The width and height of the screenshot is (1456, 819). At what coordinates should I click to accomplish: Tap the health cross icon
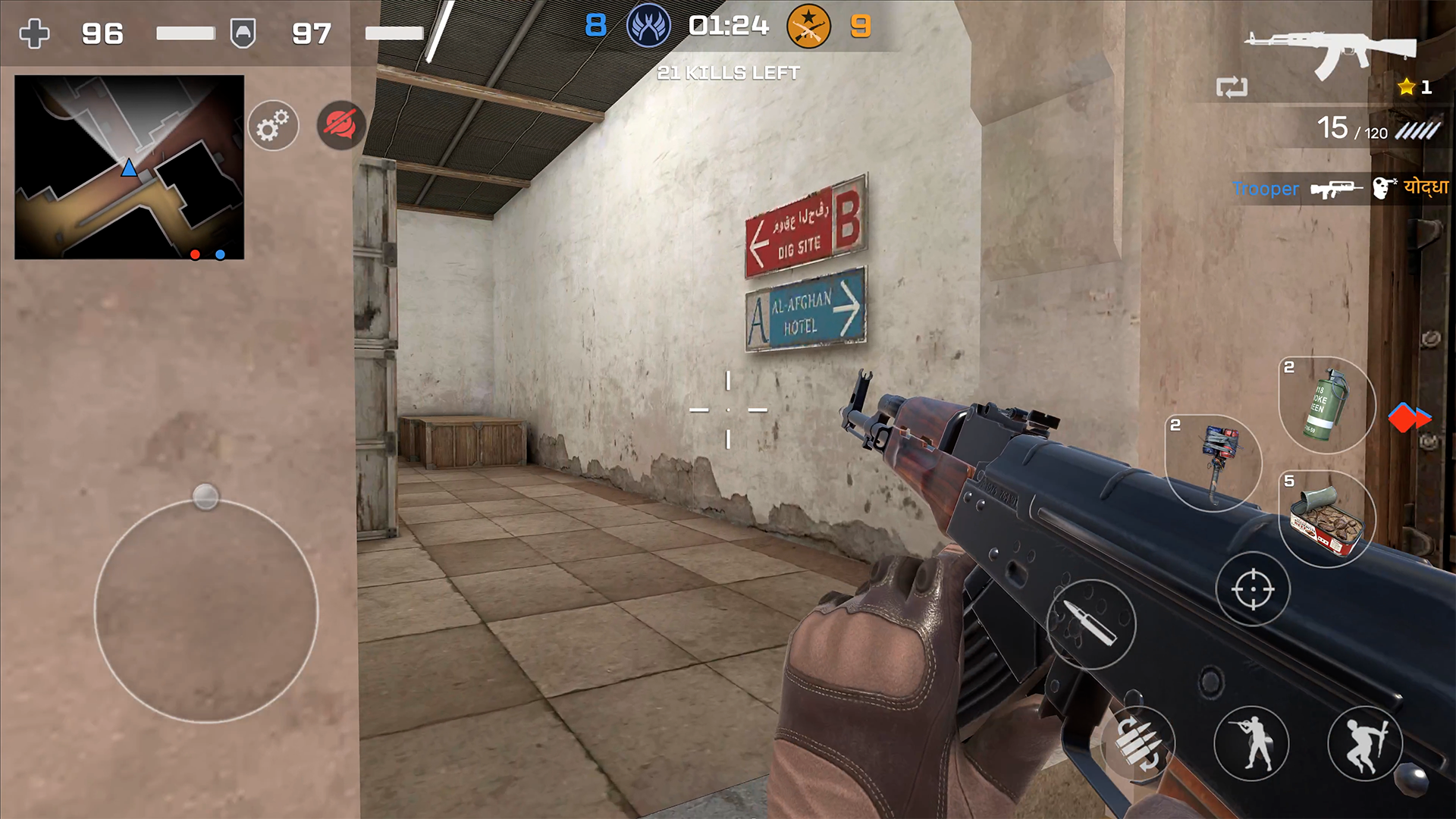point(34,33)
